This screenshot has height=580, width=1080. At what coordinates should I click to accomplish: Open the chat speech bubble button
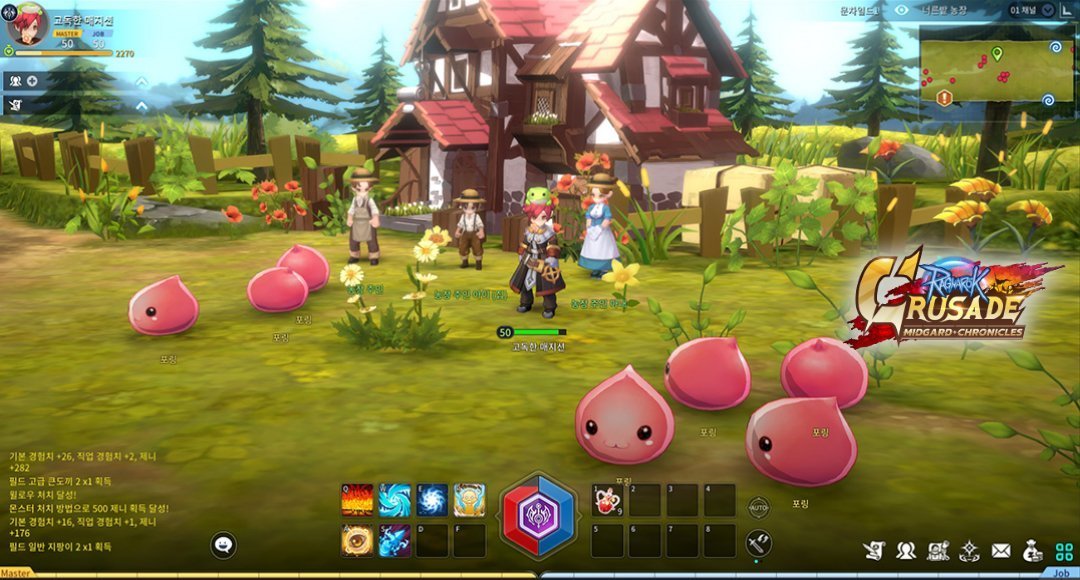(225, 545)
